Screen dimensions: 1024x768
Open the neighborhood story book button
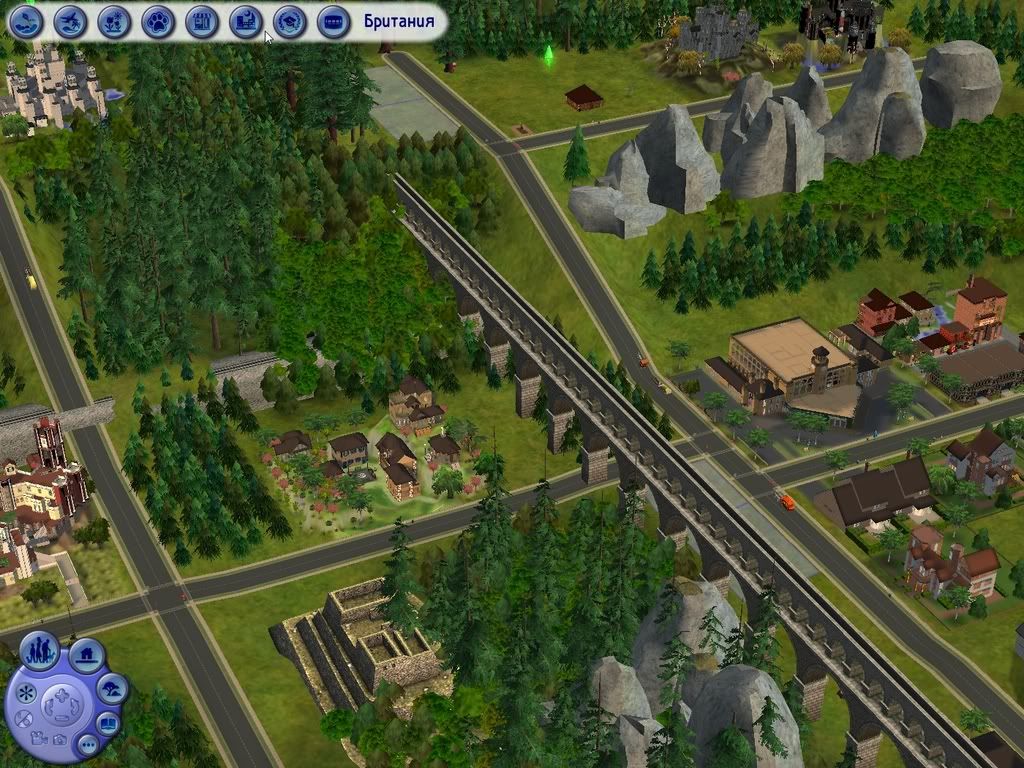108,723
